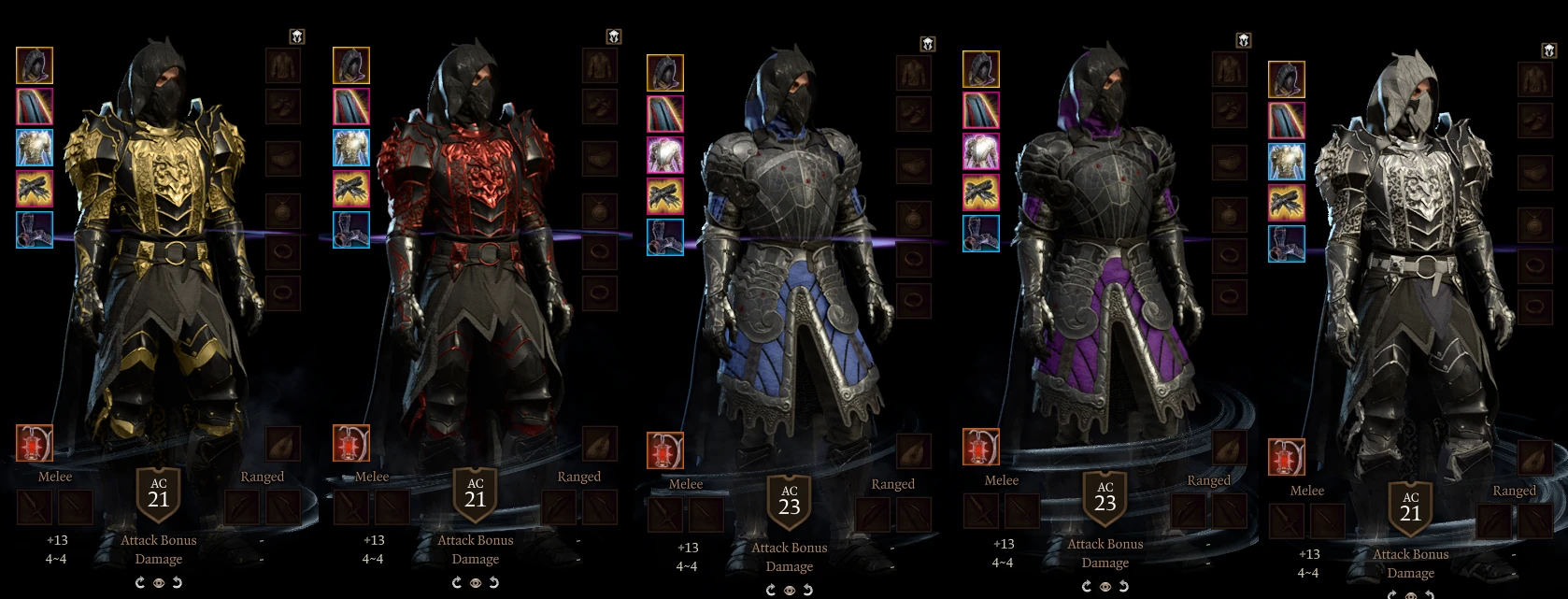Image resolution: width=1568 pixels, height=599 pixels.
Task: Toggle the helmet icon above the red armor
Action: (614, 37)
